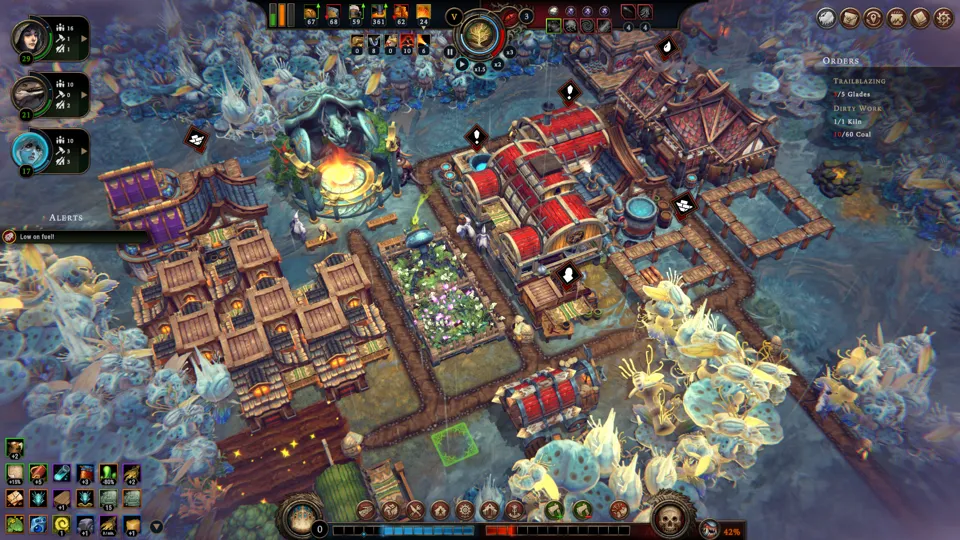Open the roads build category
This screenshot has height=540, width=960.
point(366,510)
